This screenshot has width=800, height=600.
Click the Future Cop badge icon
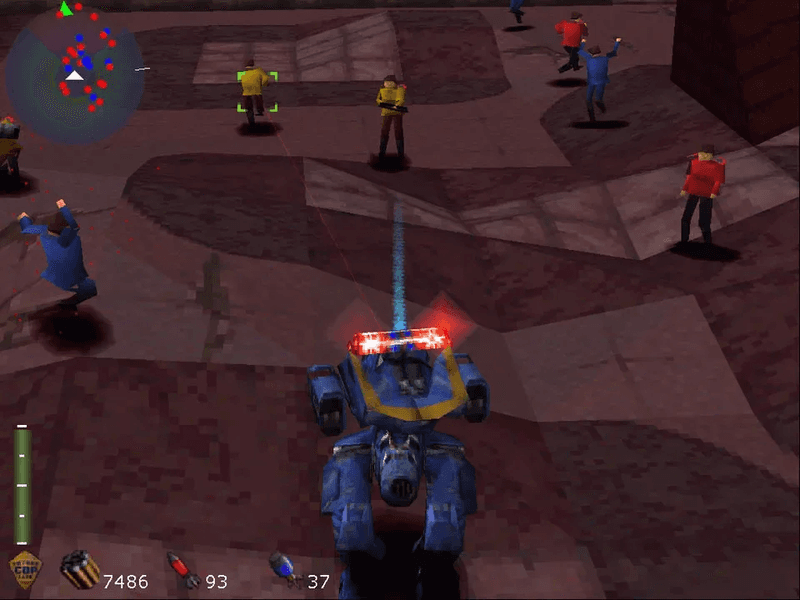(x=25, y=572)
